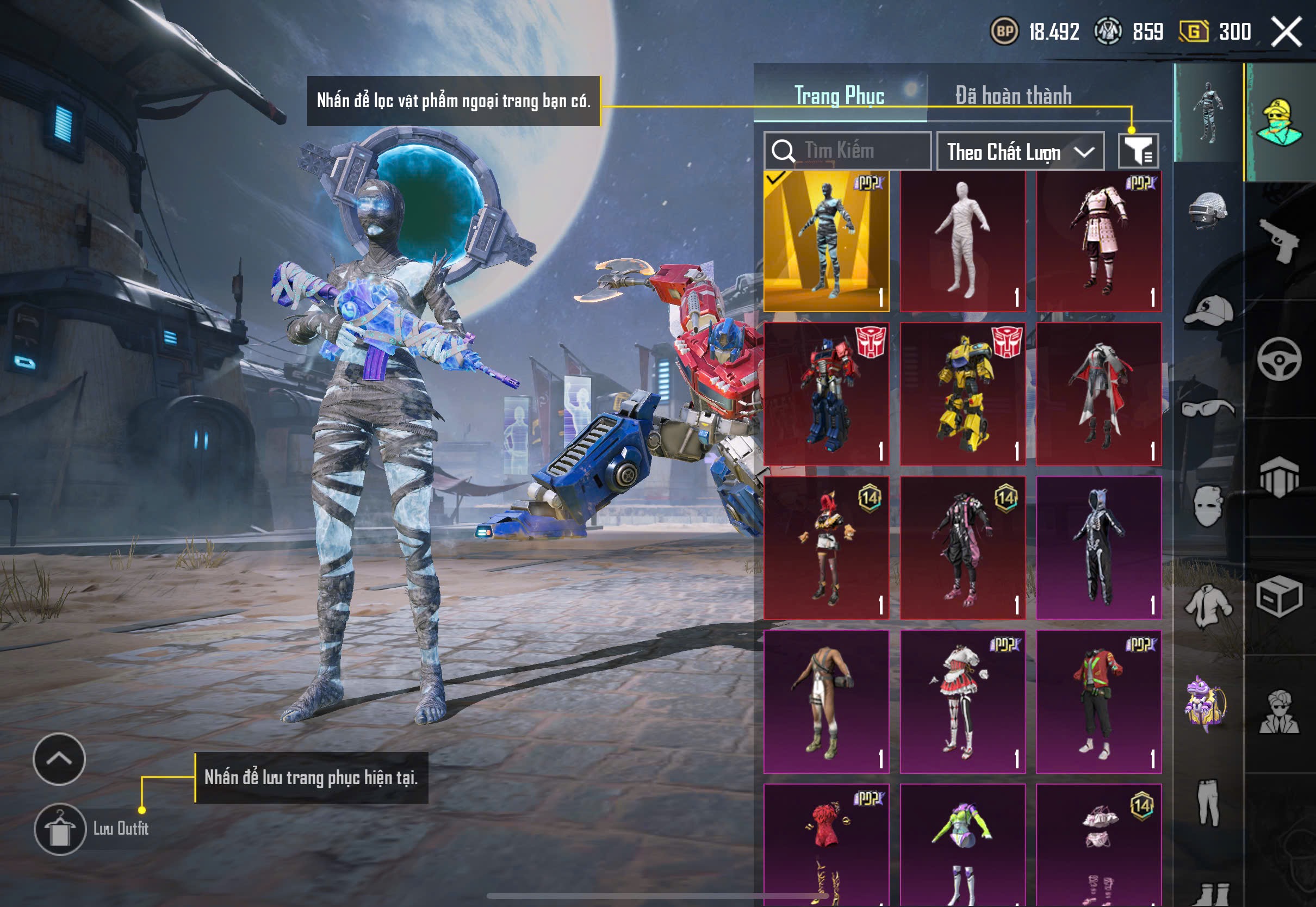Save current outfit with Lưu Outfit

tap(60, 829)
